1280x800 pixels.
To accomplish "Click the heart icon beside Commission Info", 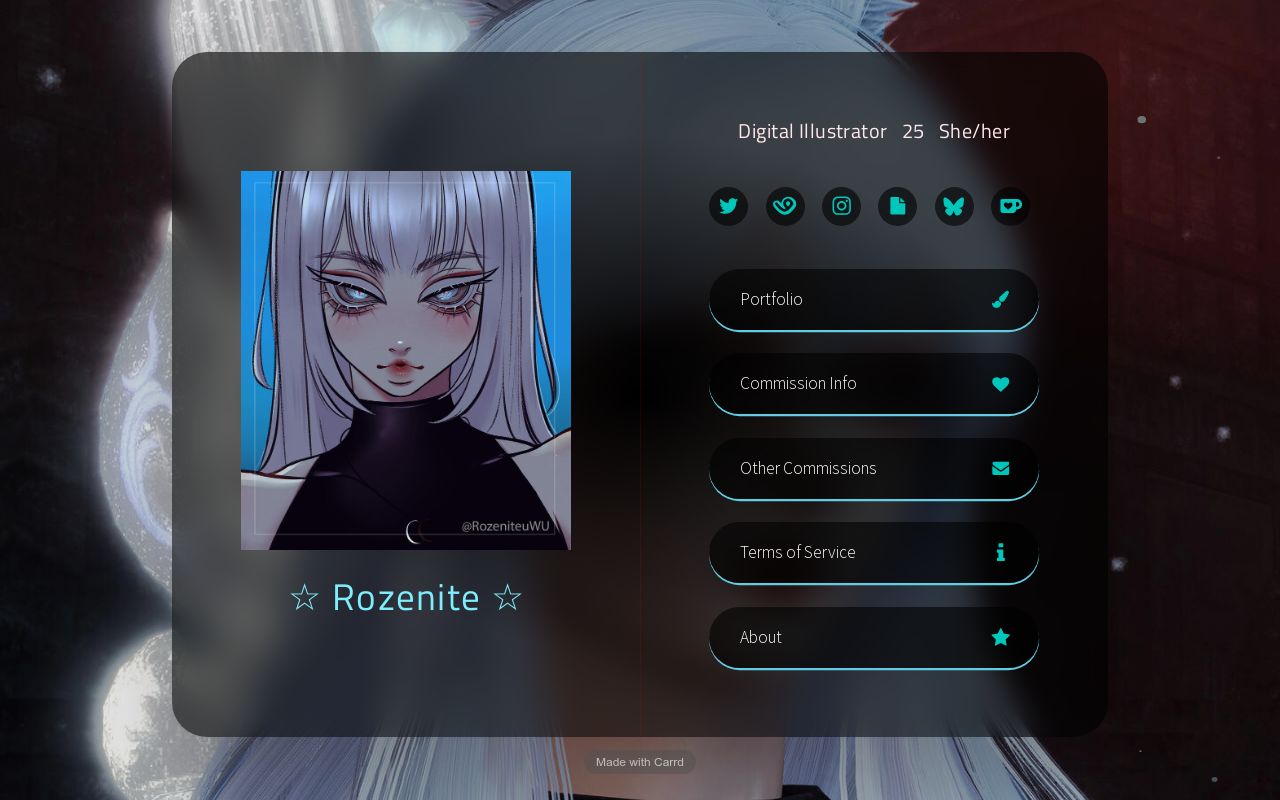I will pyautogui.click(x=1000, y=384).
